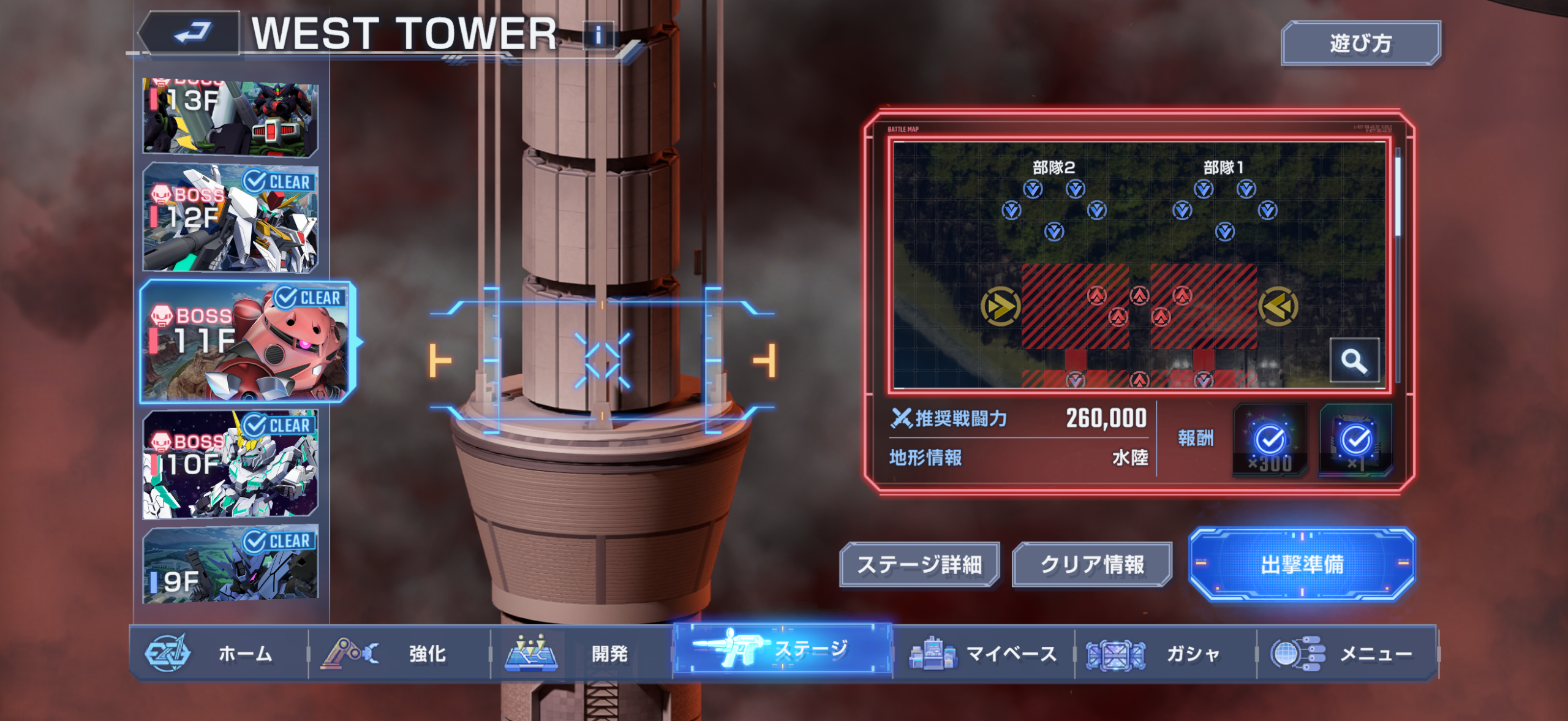Open the 強化 enhancement tab
The image size is (1568, 721).
coord(399,654)
